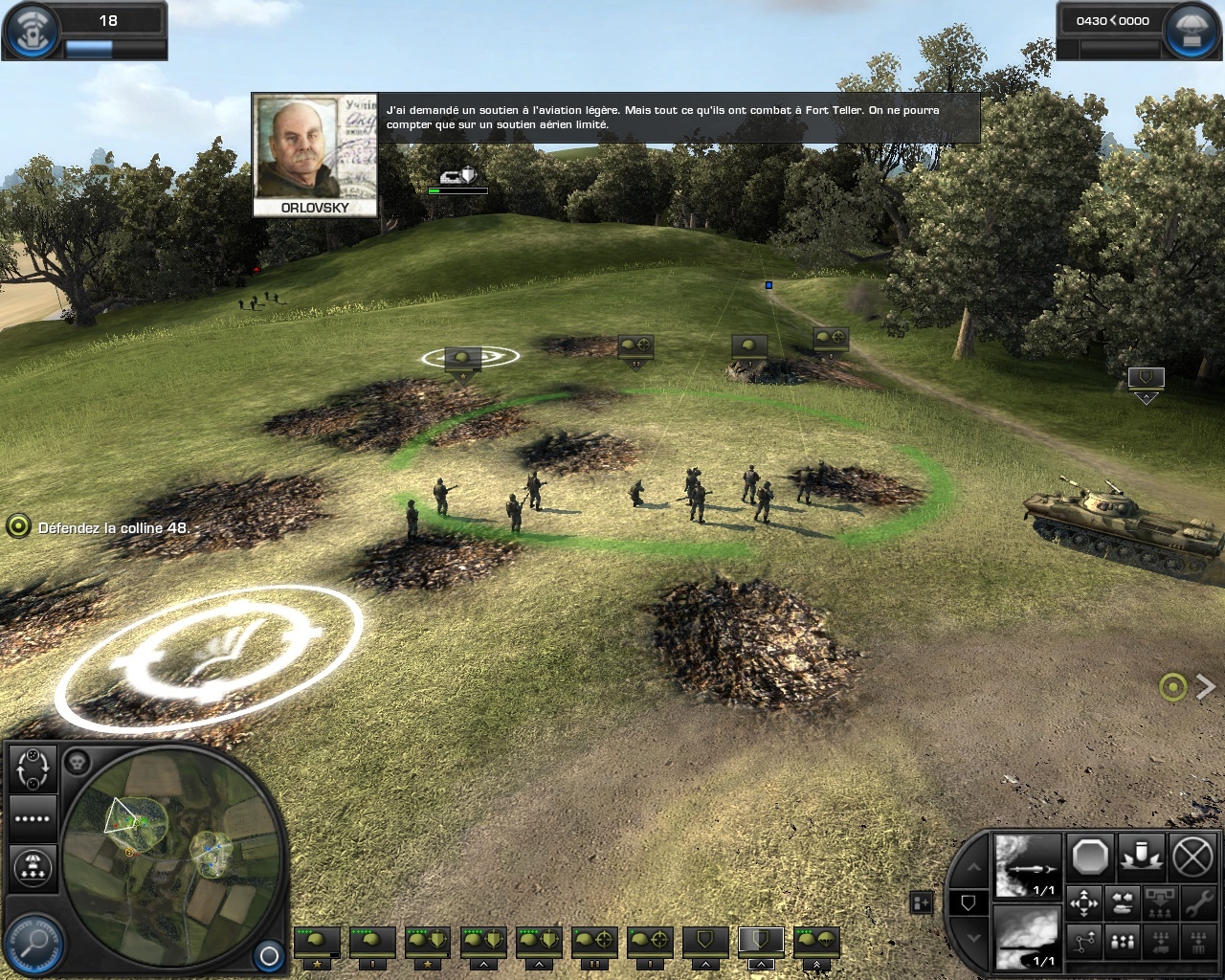This screenshot has width=1225, height=980.
Task: Select the highlighted shield unit card in unit bar
Action: pos(760,942)
